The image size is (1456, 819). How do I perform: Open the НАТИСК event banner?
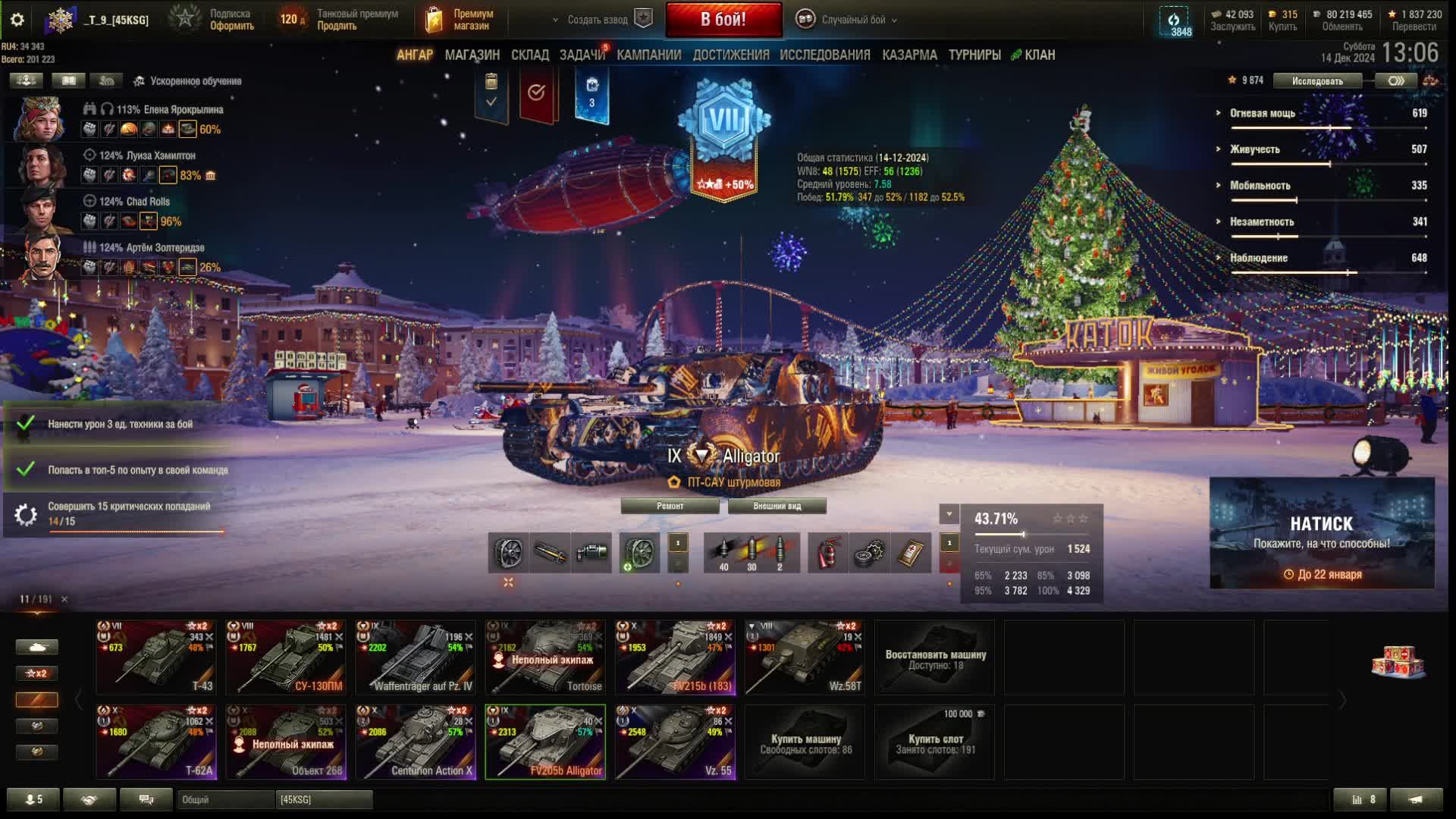[x=1322, y=533]
